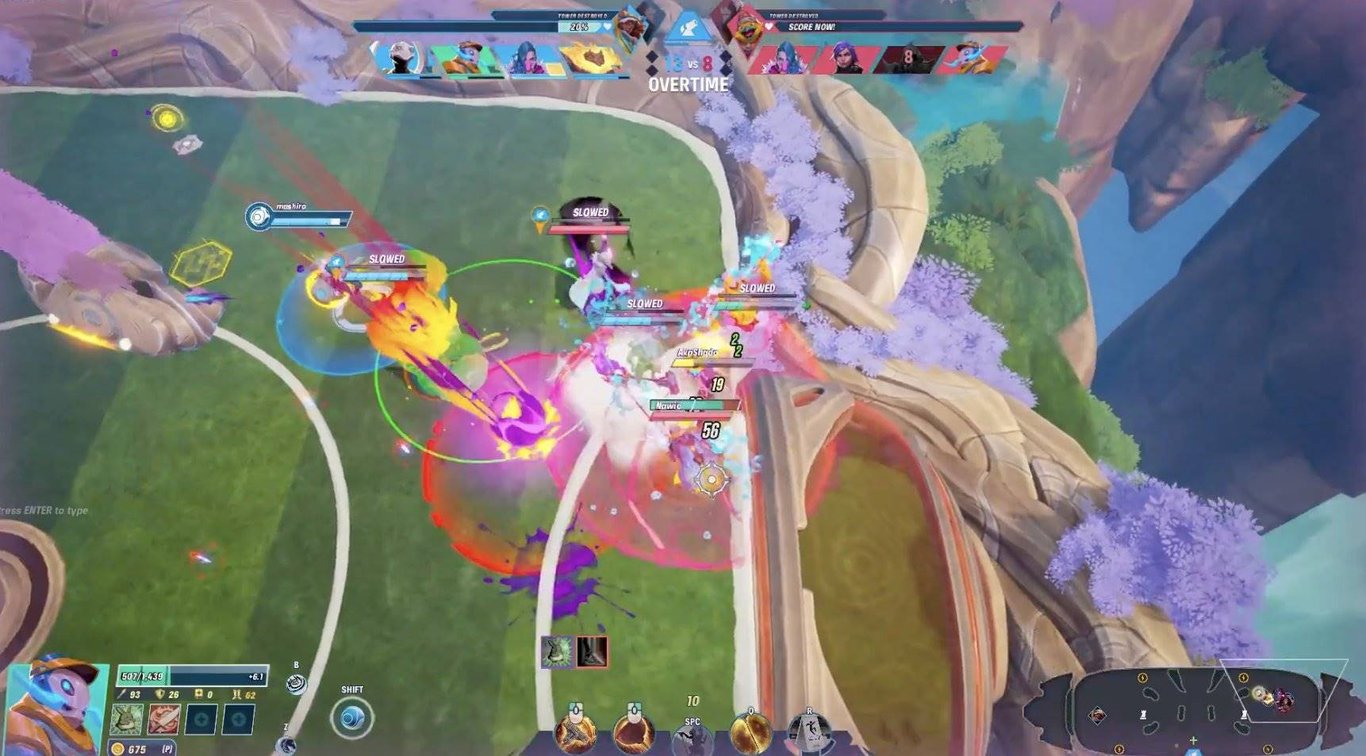Screen dimensions: 1366x756
Task: Click the green rabbit buff icon
Action: [x=558, y=652]
